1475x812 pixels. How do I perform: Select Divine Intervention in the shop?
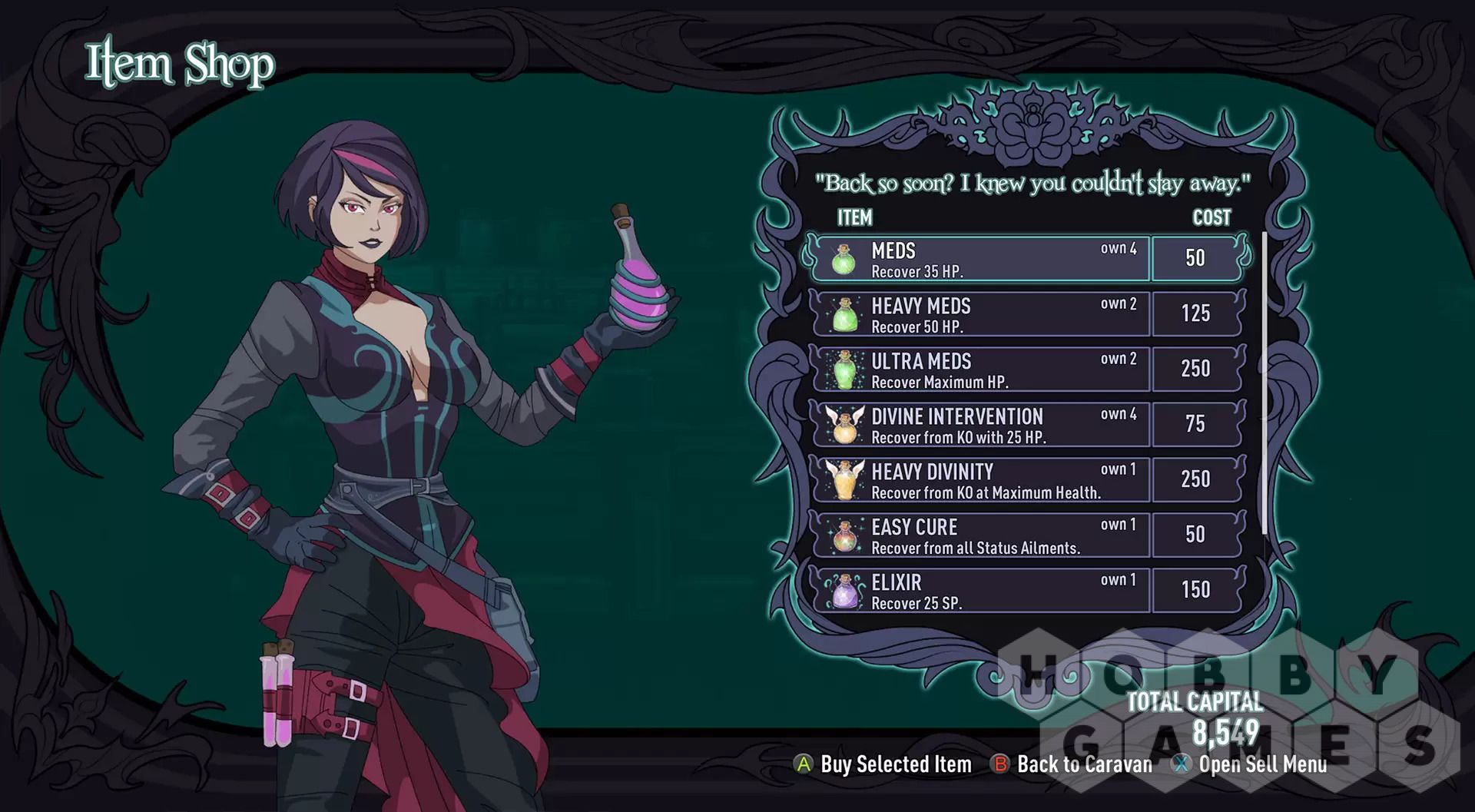(979, 425)
